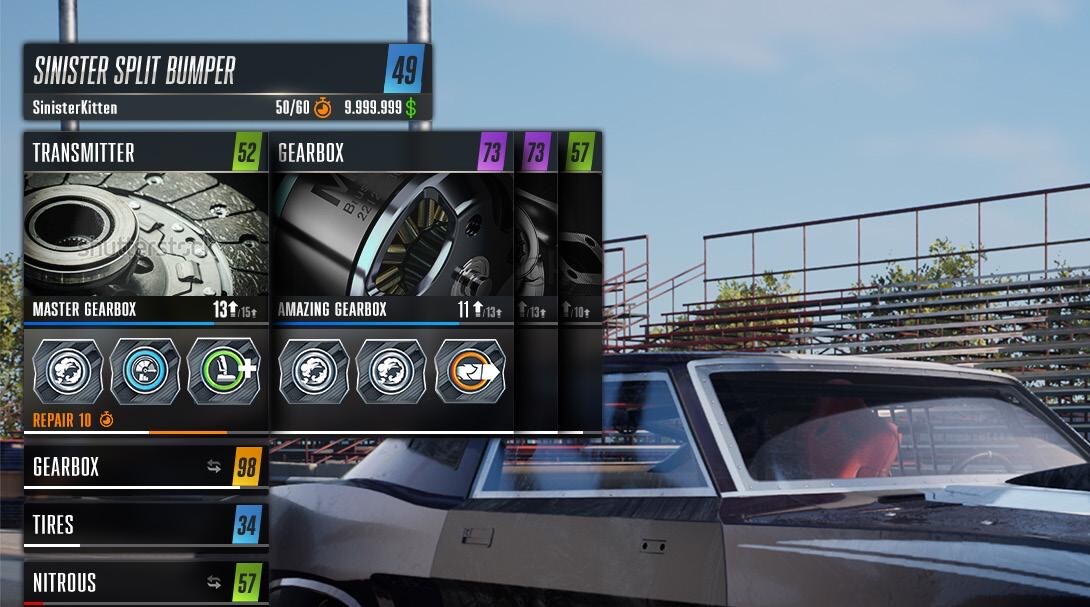The width and height of the screenshot is (1090, 607).
Task: Select the green gear shifter plus perk
Action: click(221, 371)
